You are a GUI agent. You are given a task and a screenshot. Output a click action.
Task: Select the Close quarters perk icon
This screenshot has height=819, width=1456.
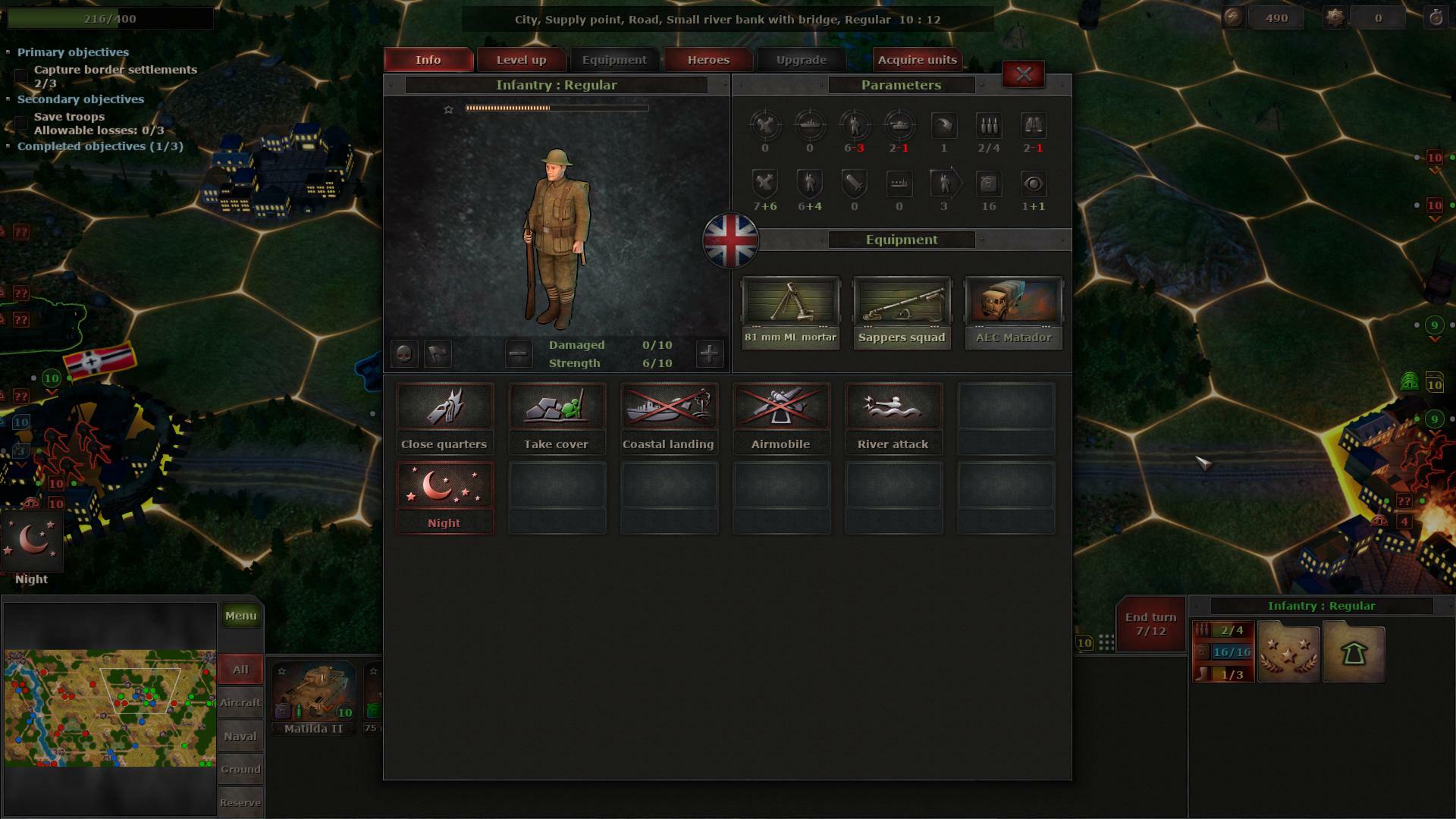coord(444,406)
